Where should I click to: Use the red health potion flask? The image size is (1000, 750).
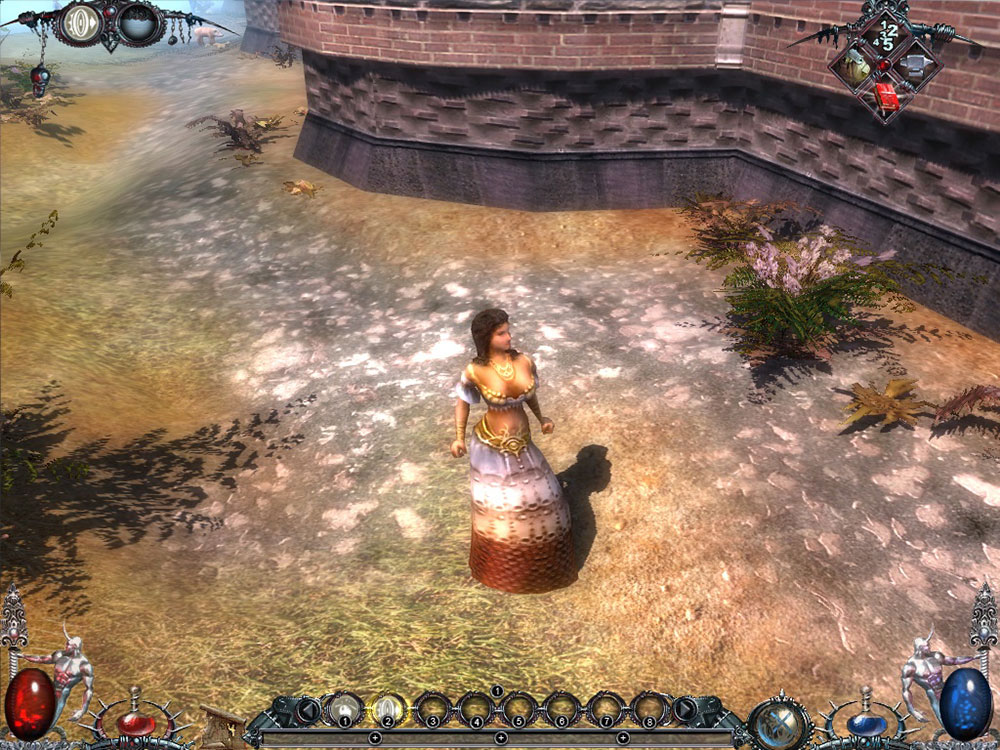(133, 722)
